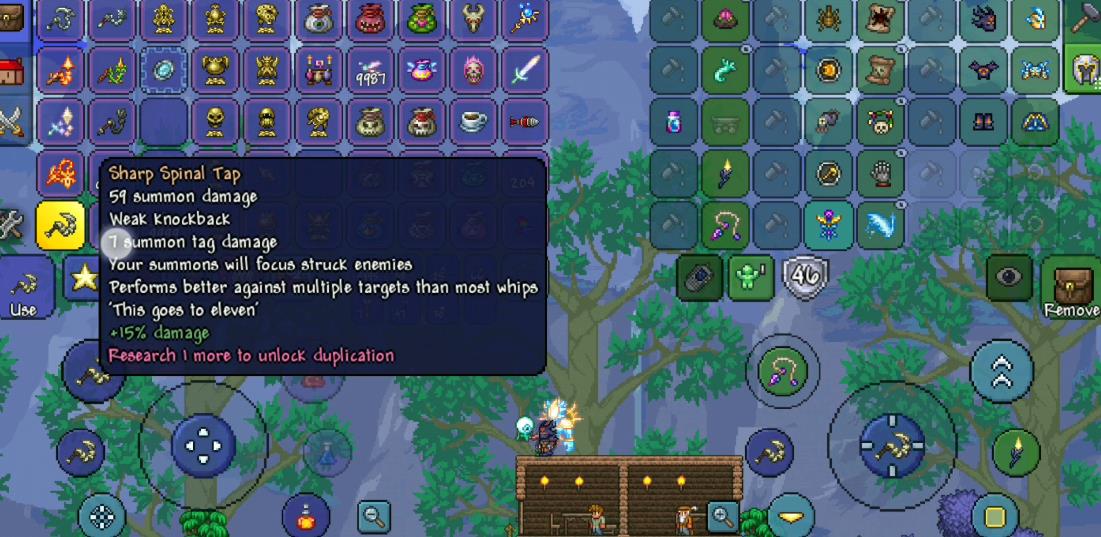Image resolution: width=1101 pixels, height=537 pixels.
Task: Toggle the eye visibility button
Action: (x=1008, y=279)
